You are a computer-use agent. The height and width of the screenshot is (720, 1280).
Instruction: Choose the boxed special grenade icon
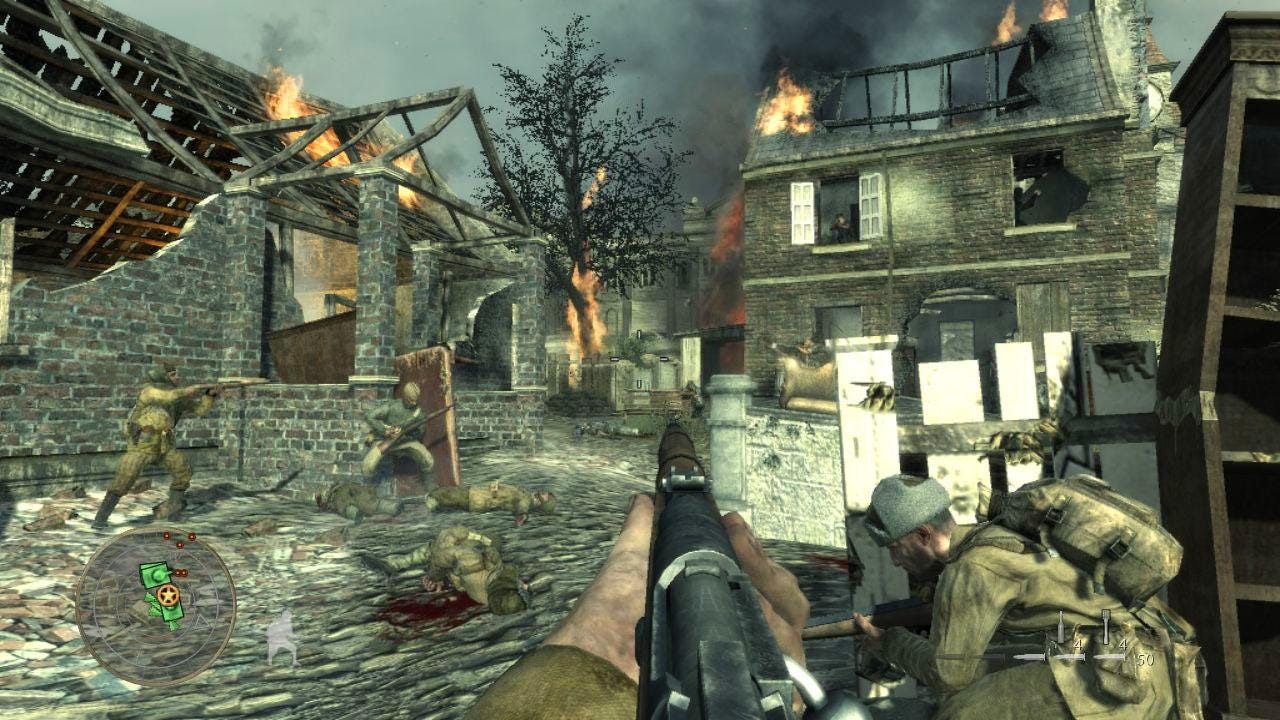coord(1106,627)
